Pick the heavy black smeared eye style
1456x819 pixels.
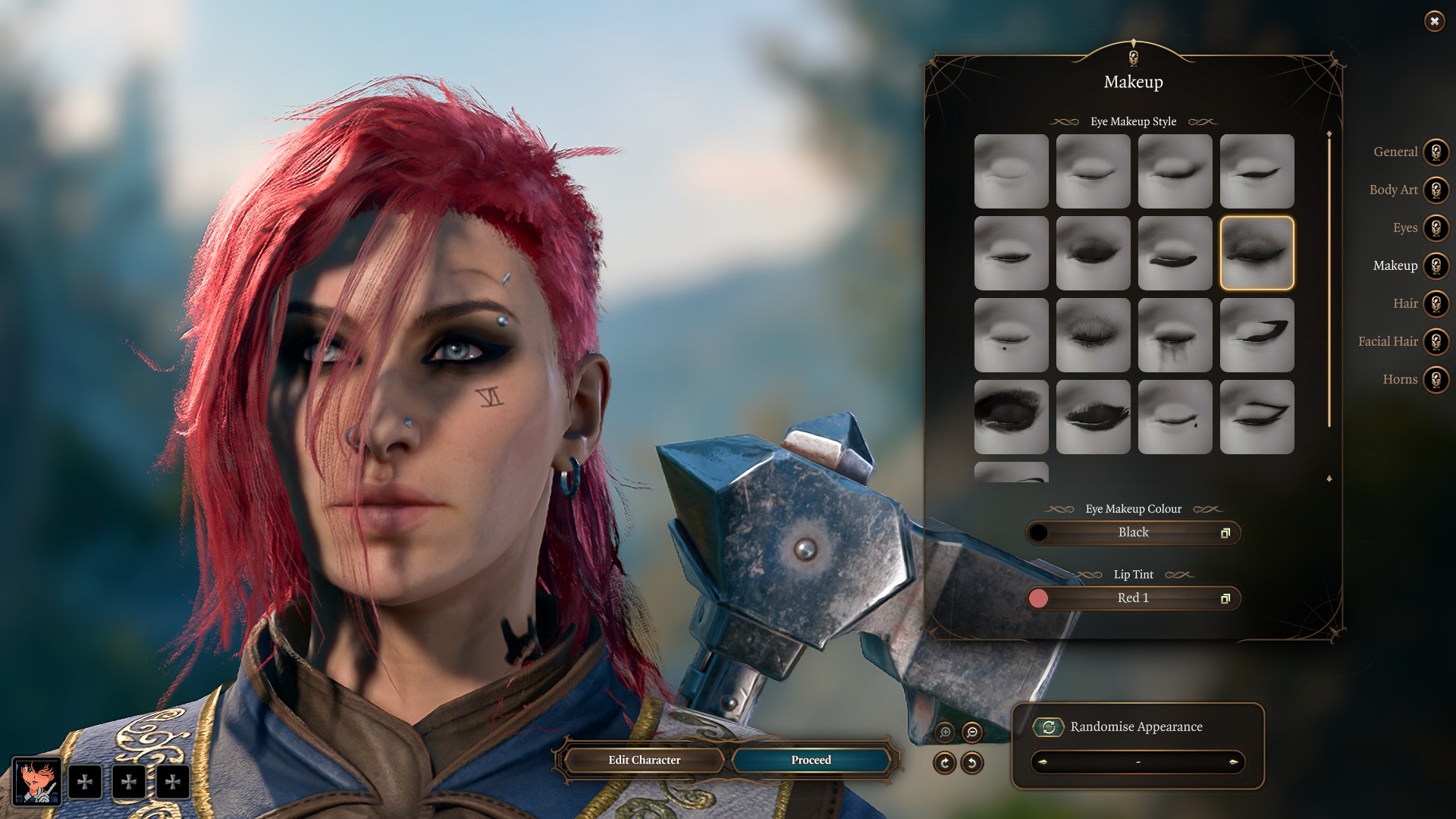coord(1011,417)
